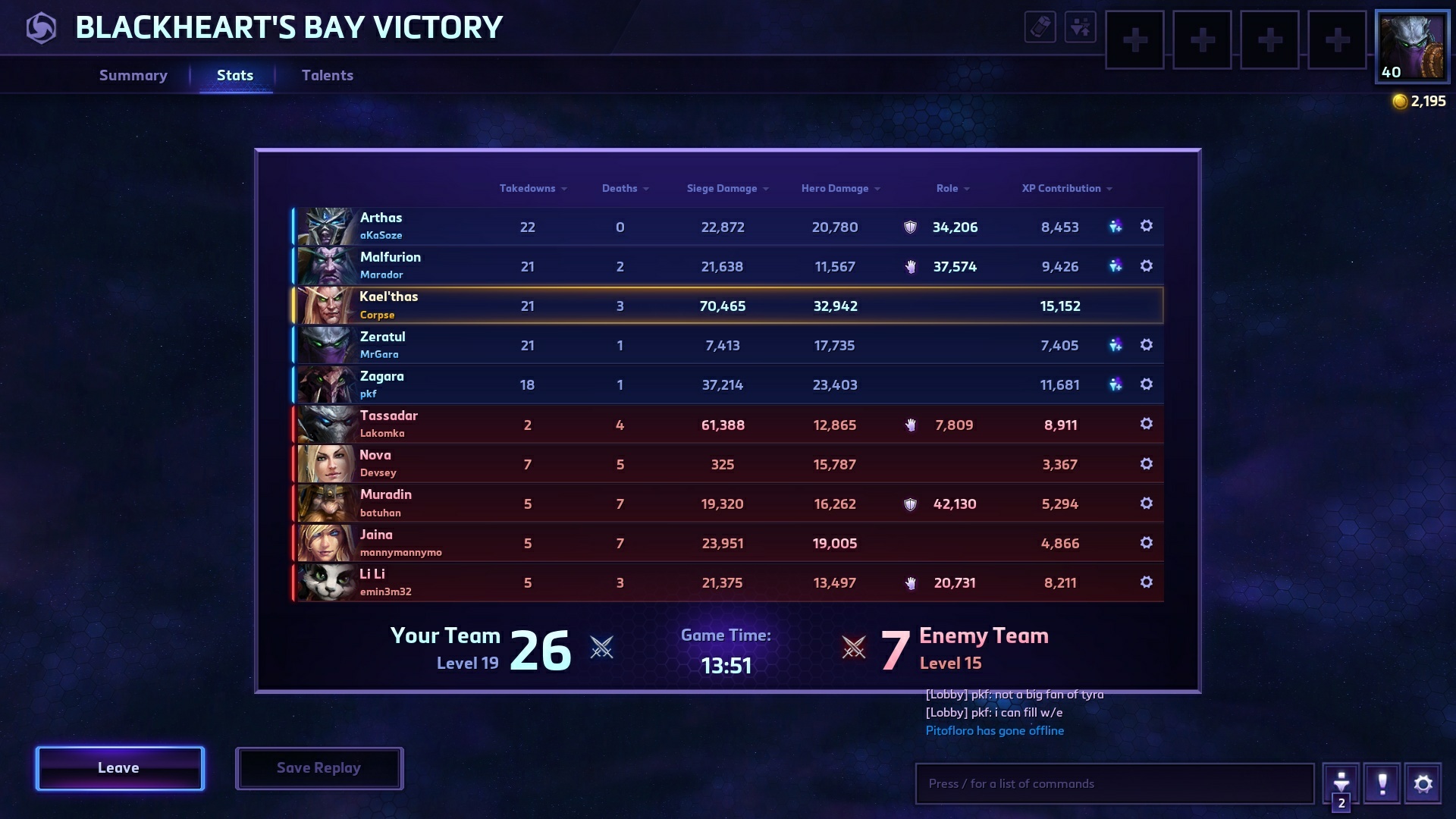Sort by Hero Damage column header

(835, 188)
